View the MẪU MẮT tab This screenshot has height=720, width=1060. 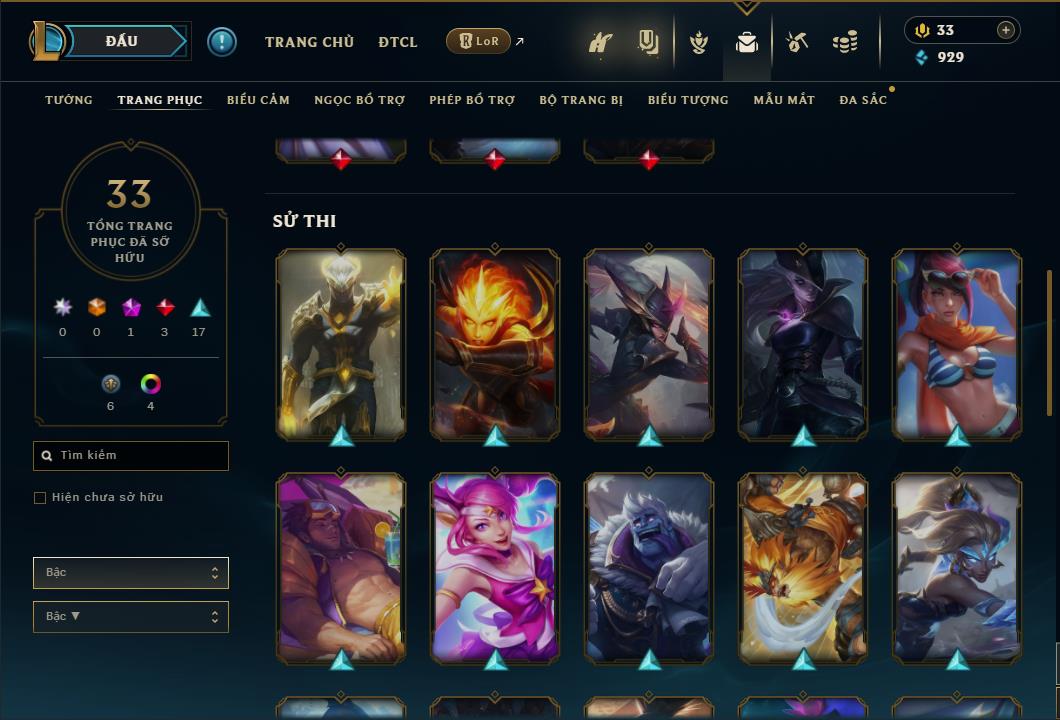click(784, 100)
